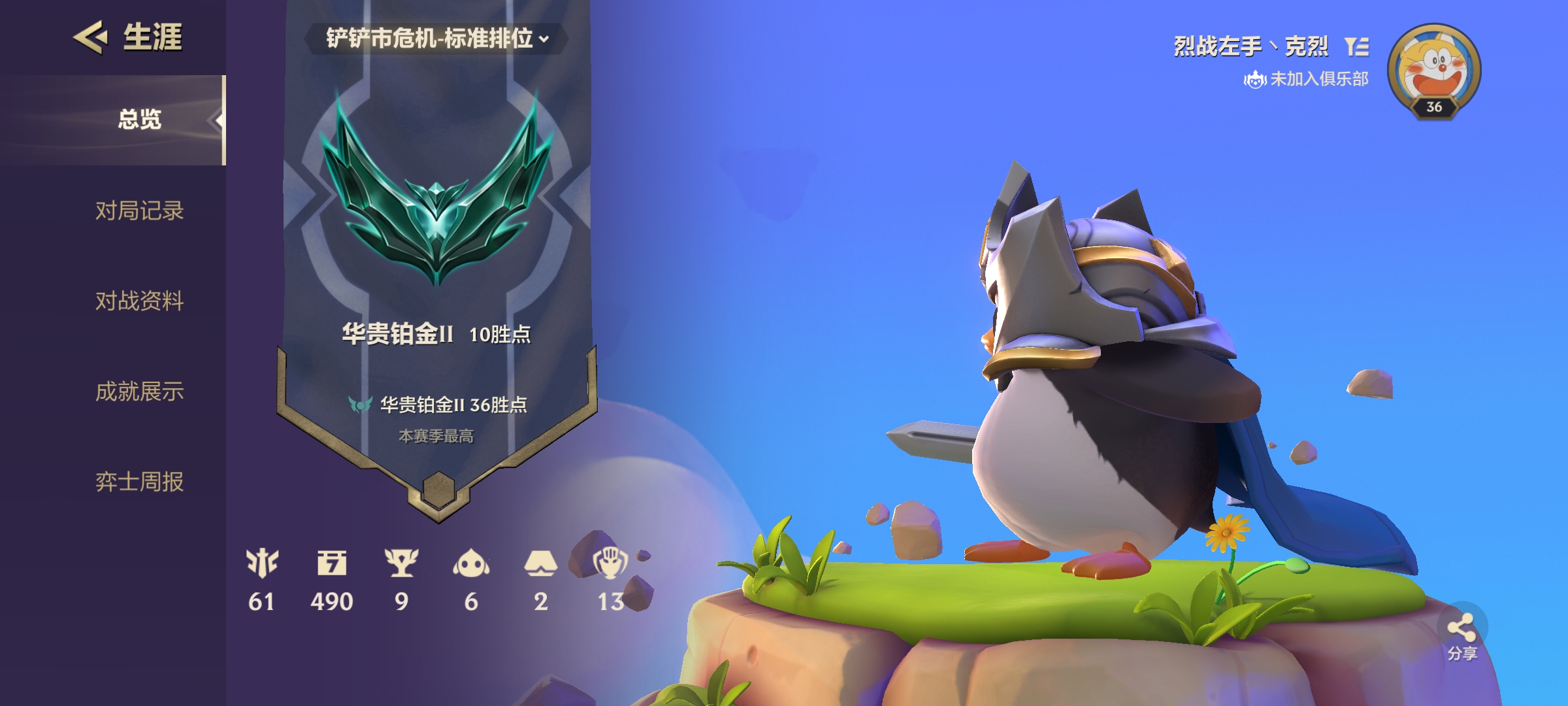Select the fist shield stat icon showing 13
Image resolution: width=1568 pixels, height=706 pixels.
[x=610, y=563]
